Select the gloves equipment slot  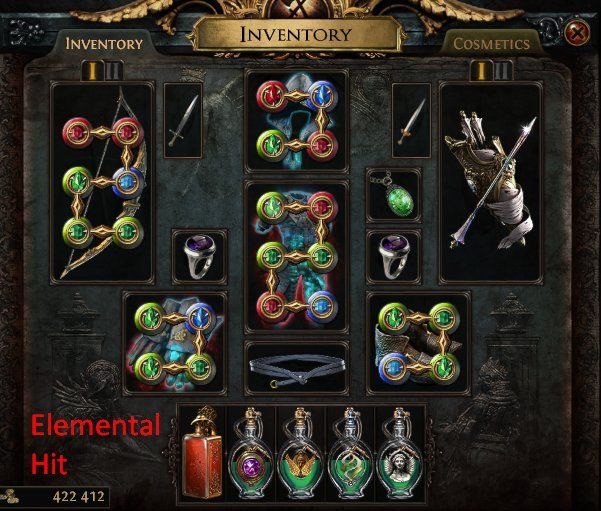tap(174, 342)
